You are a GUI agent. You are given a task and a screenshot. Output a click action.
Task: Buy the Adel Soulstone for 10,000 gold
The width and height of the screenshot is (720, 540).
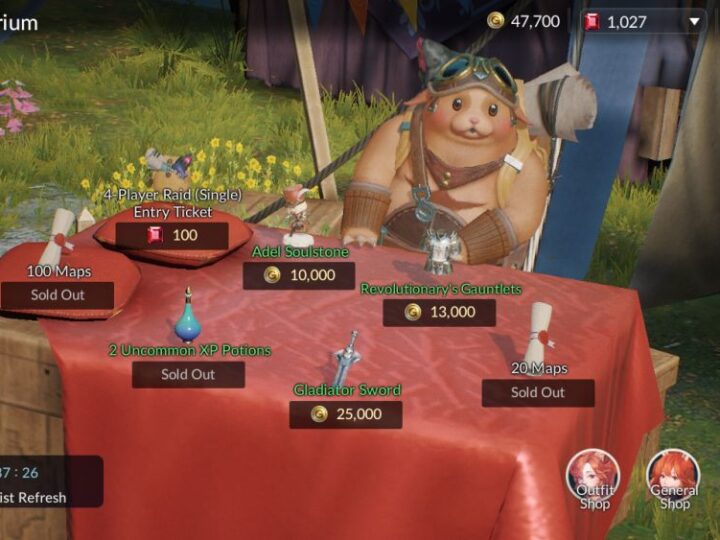pyautogui.click(x=299, y=275)
